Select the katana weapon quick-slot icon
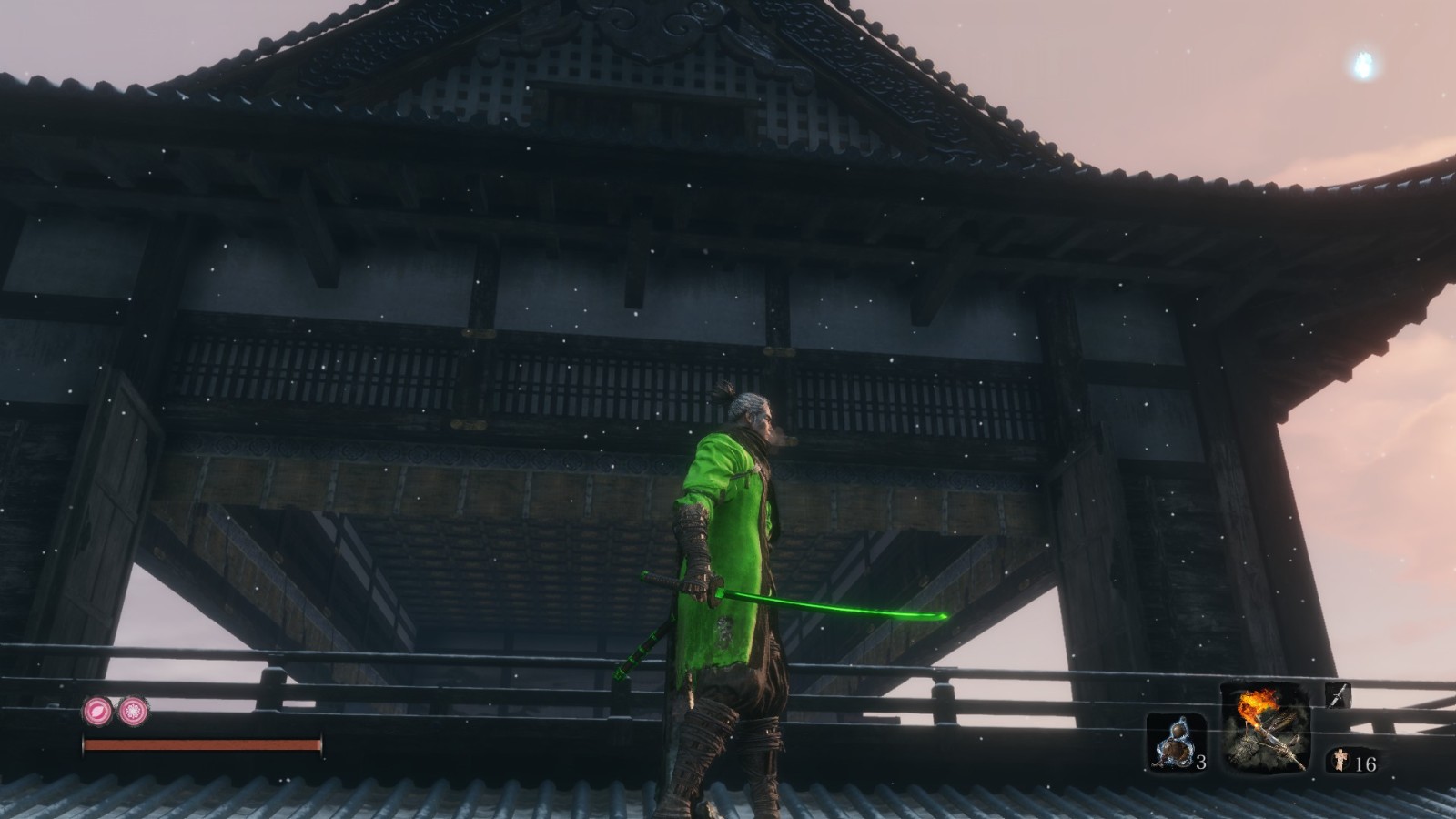1456x819 pixels. [x=1337, y=693]
